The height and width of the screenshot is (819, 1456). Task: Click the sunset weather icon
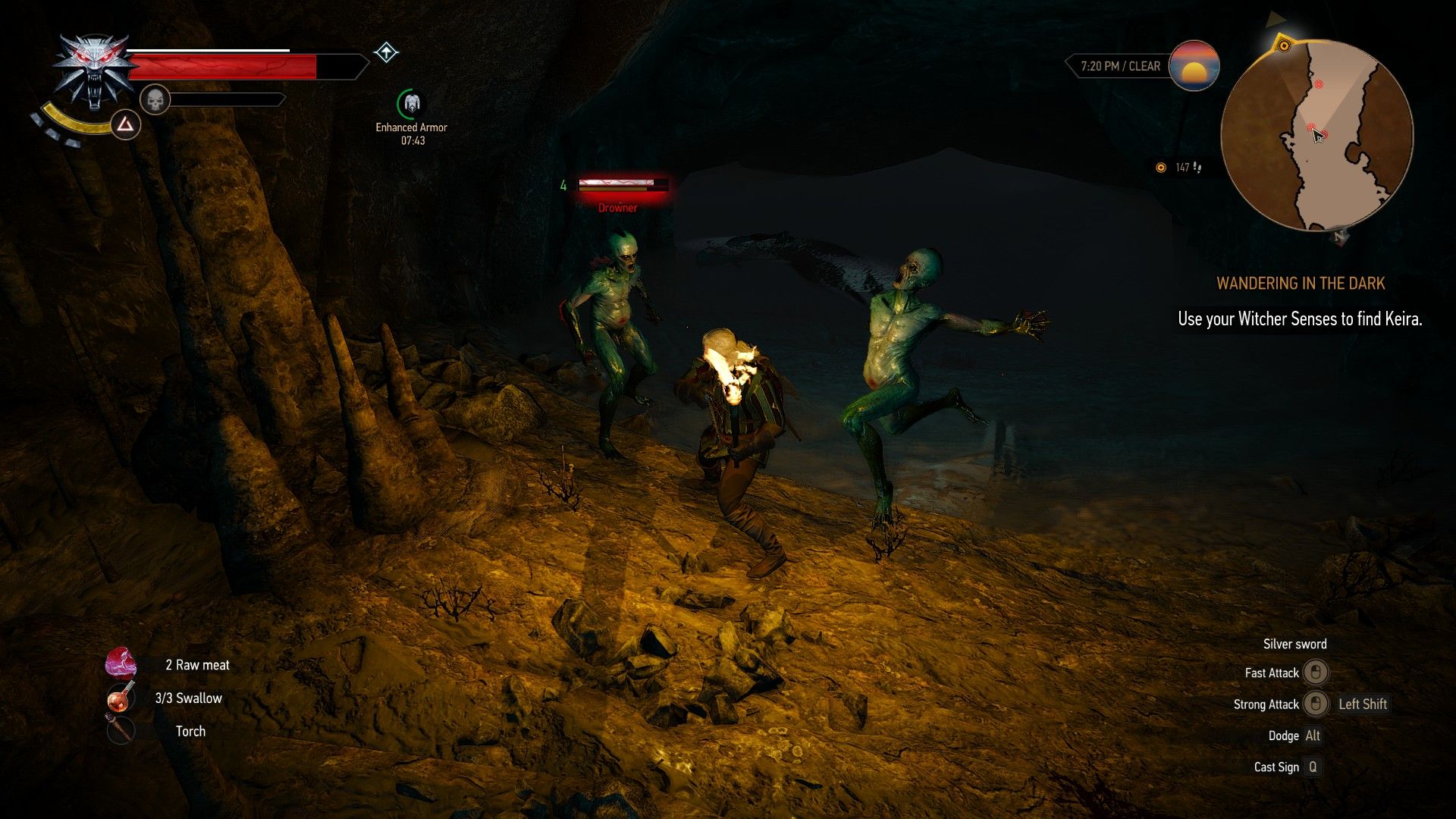click(1194, 66)
